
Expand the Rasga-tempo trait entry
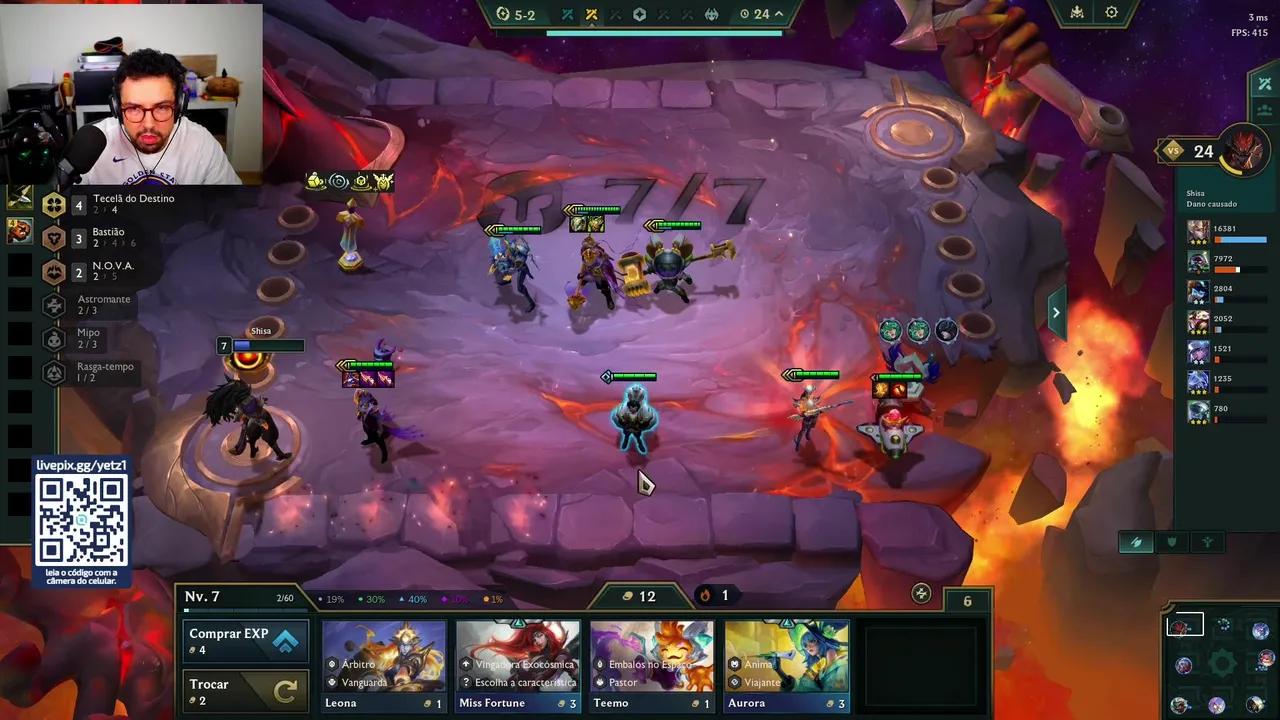[54, 372]
